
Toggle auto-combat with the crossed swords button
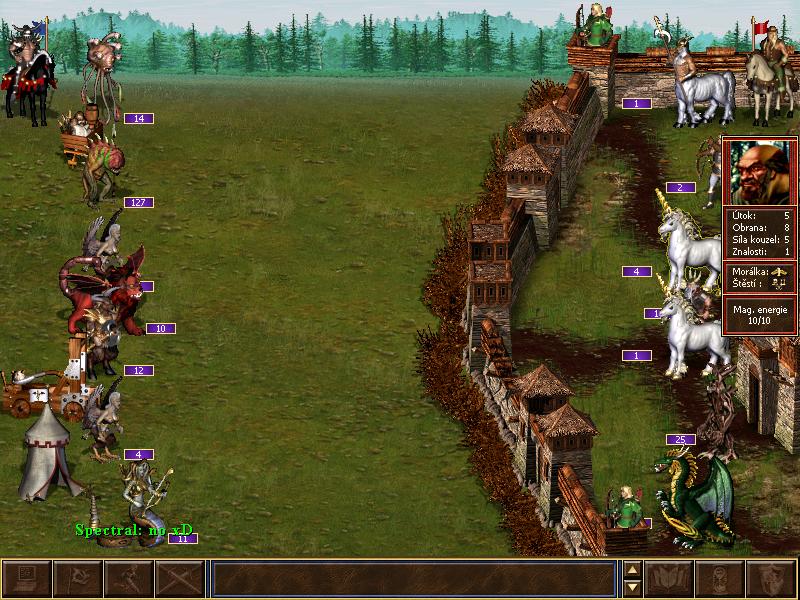point(179,579)
